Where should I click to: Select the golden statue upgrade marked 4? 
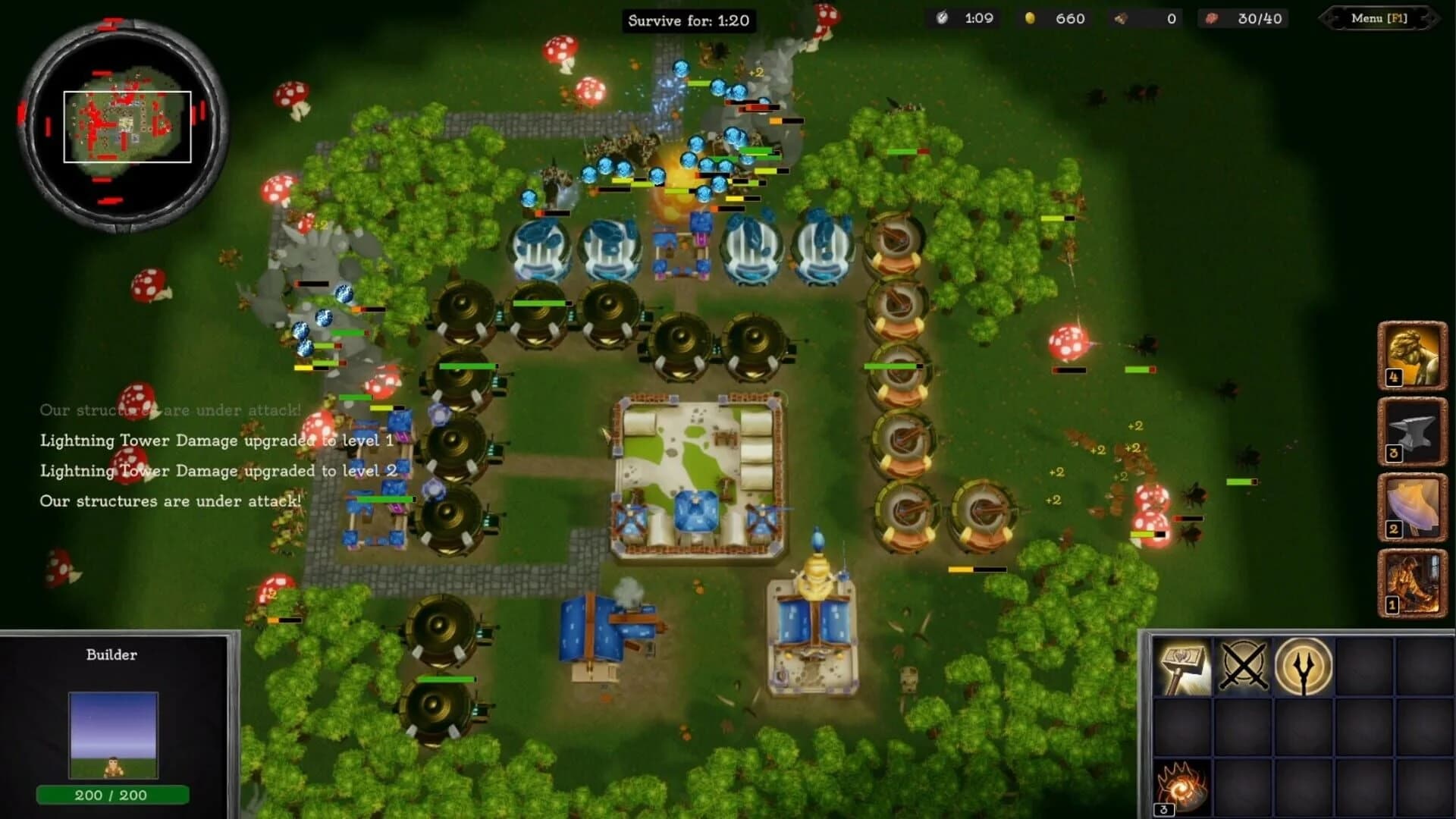(x=1414, y=354)
